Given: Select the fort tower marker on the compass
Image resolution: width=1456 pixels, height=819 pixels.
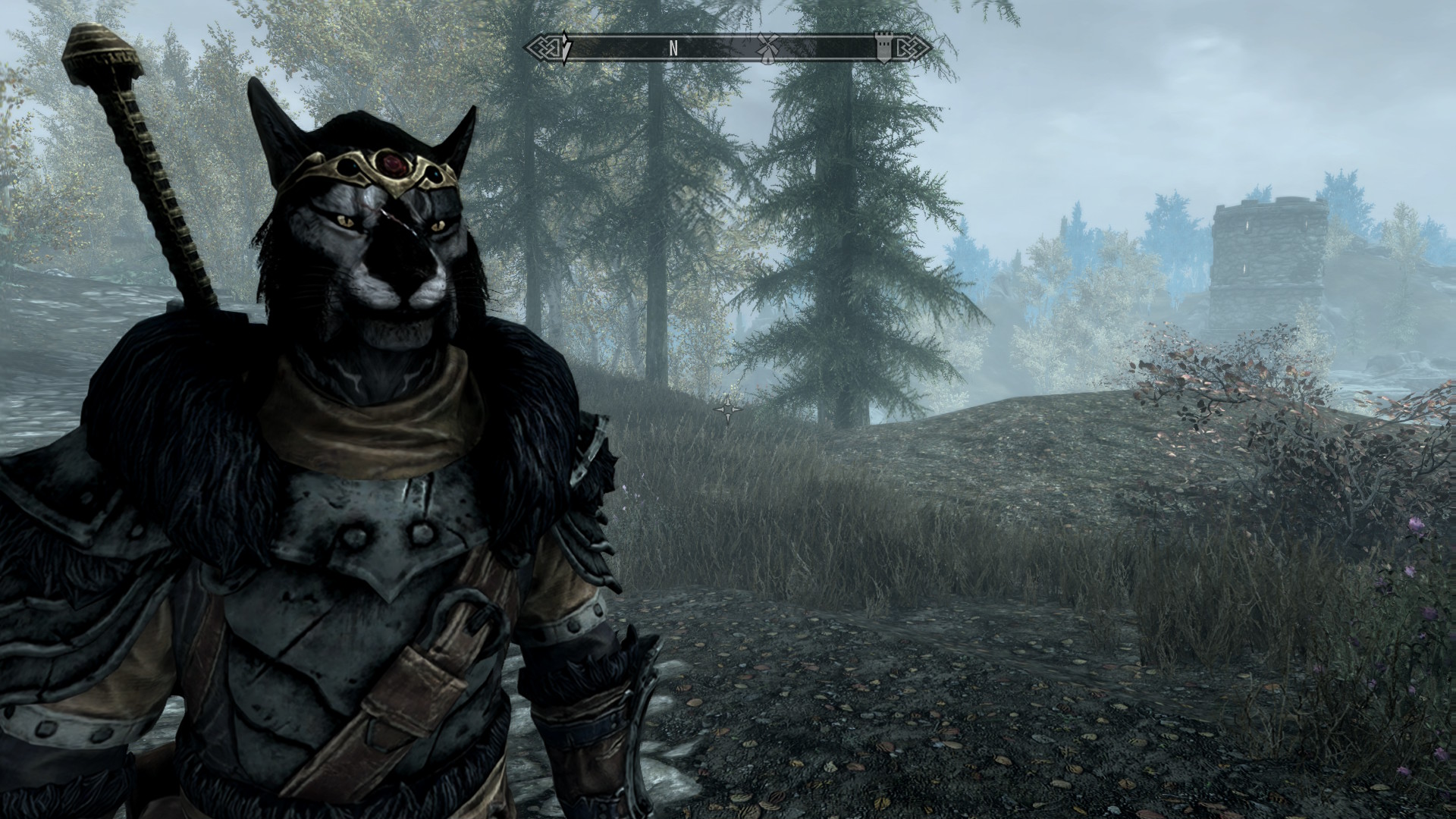Looking at the screenshot, I should tap(883, 47).
